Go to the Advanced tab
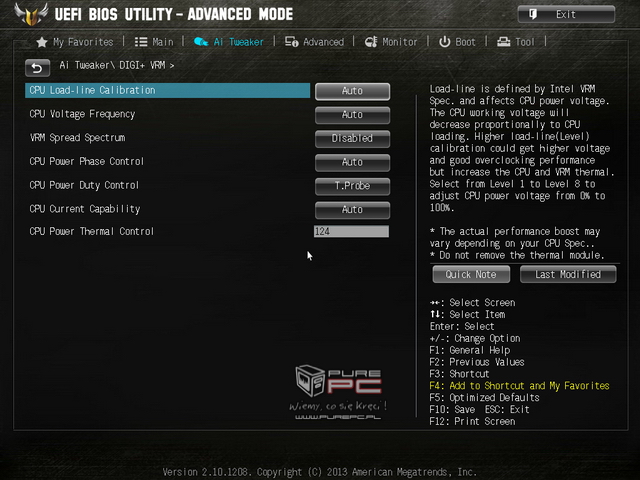Viewport: 640px width, 480px height. [314, 42]
